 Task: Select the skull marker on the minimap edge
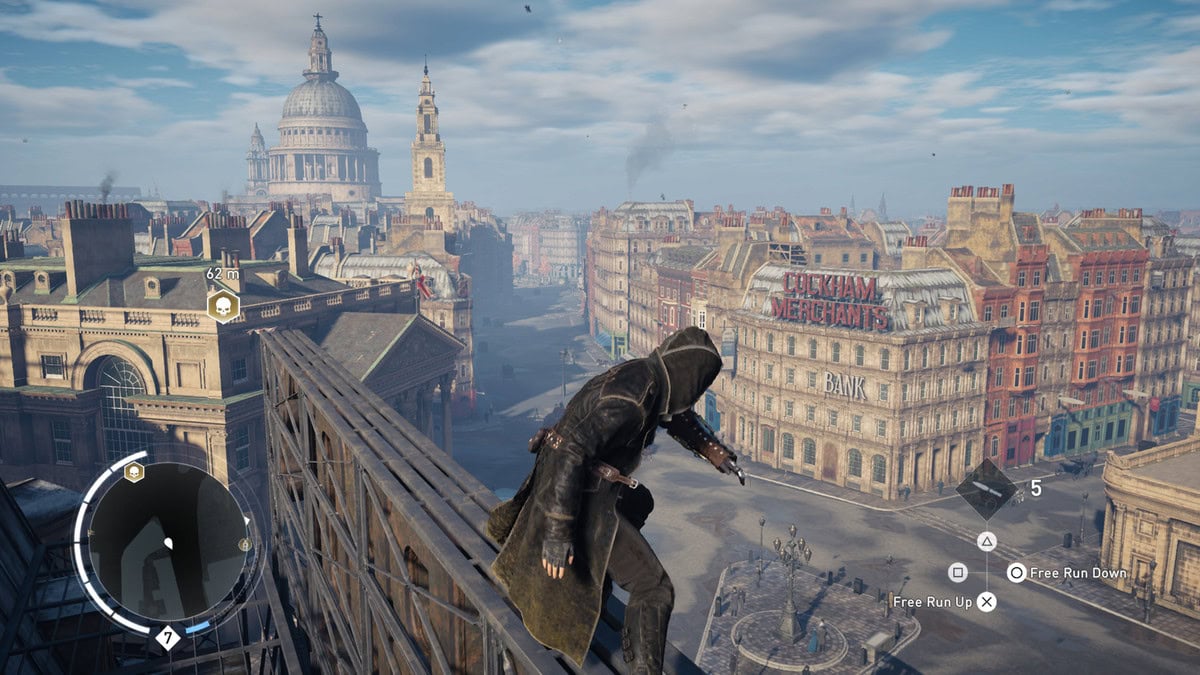pos(134,472)
